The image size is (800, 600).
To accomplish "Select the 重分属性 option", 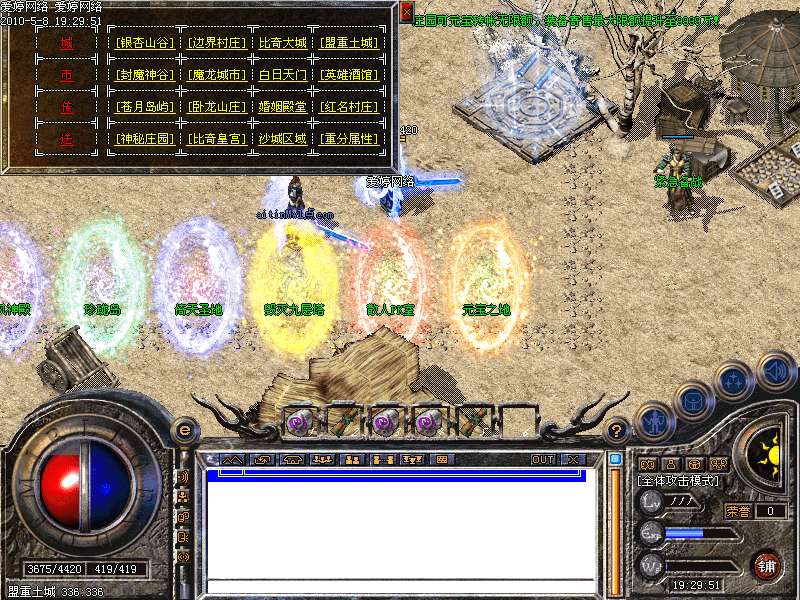I will [350, 139].
